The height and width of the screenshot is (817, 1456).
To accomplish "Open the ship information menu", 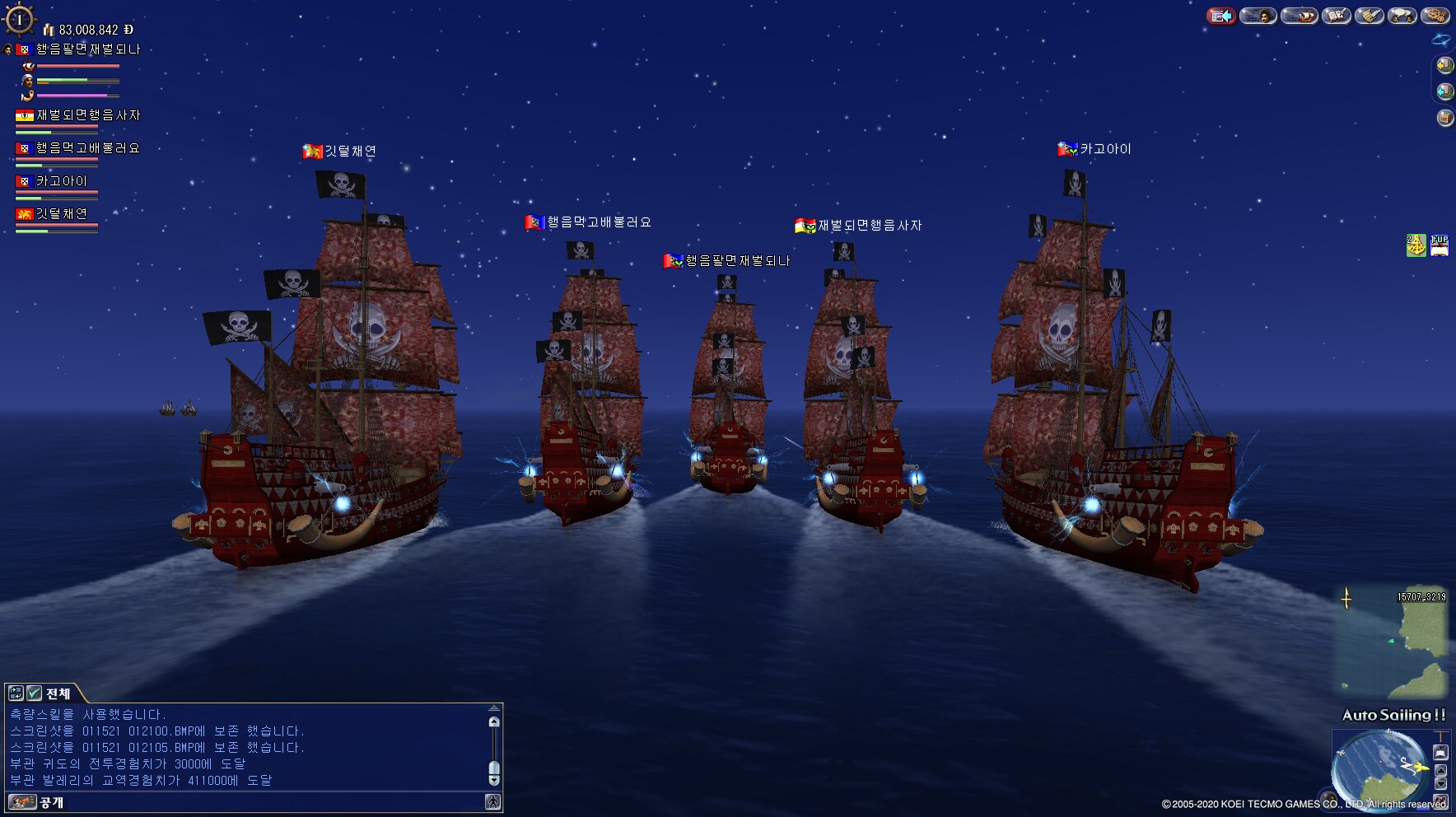I will 1300,16.
